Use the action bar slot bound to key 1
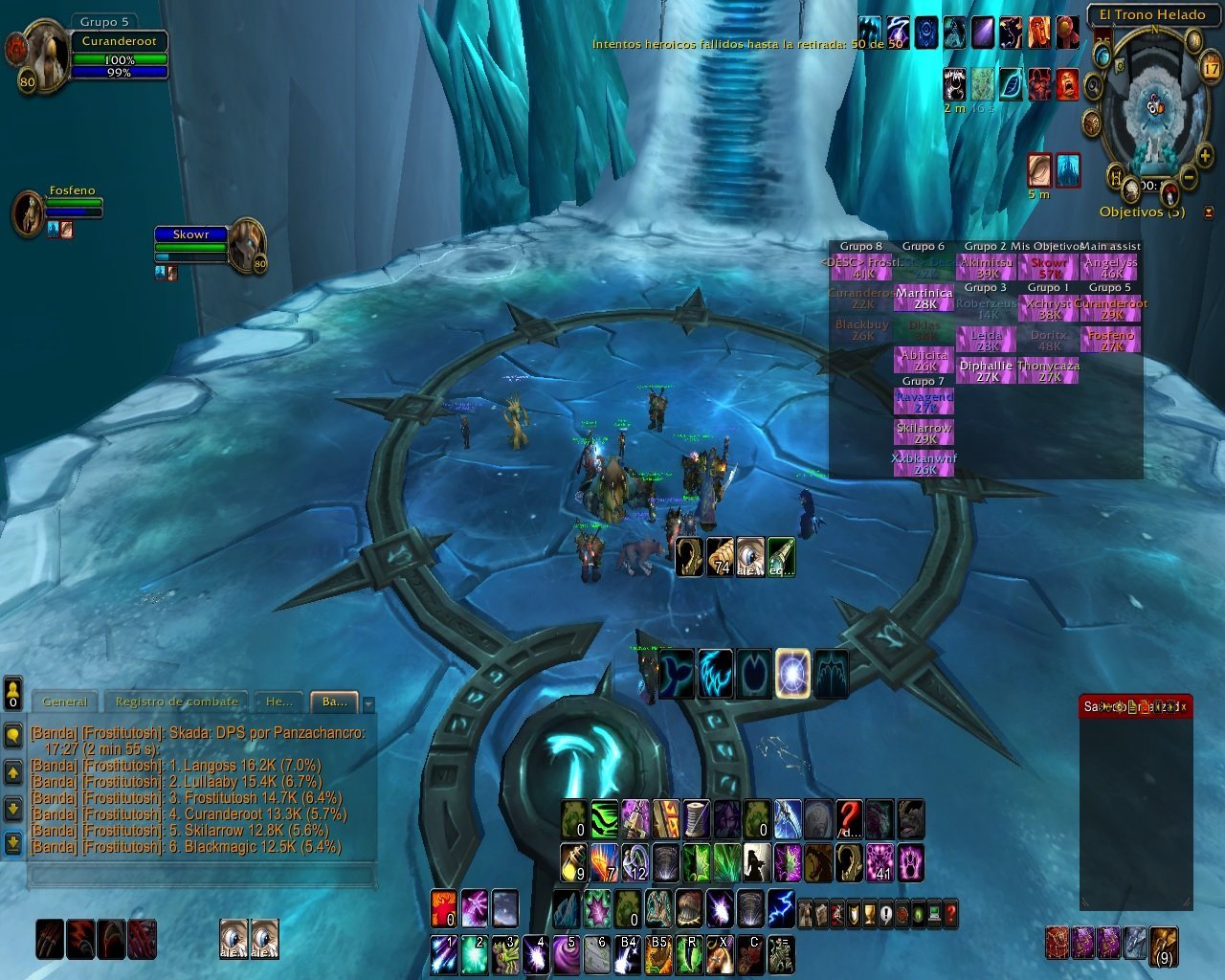Image resolution: width=1225 pixels, height=980 pixels. point(444,954)
